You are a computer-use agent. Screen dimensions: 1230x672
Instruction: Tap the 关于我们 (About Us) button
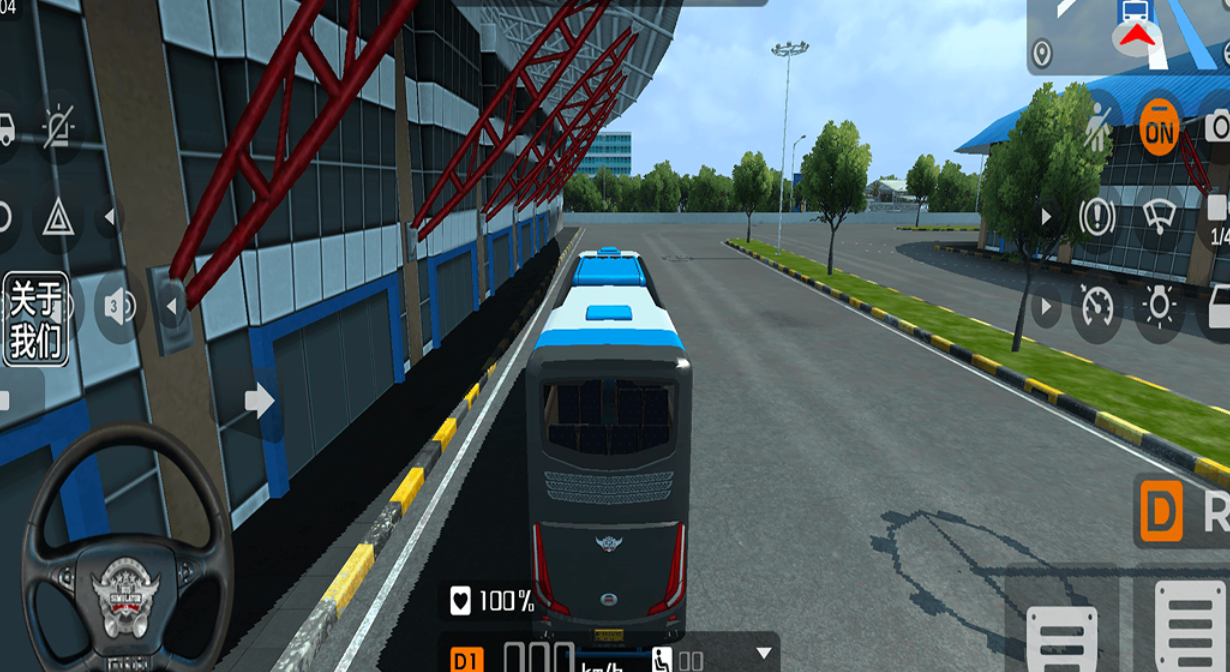pos(36,319)
